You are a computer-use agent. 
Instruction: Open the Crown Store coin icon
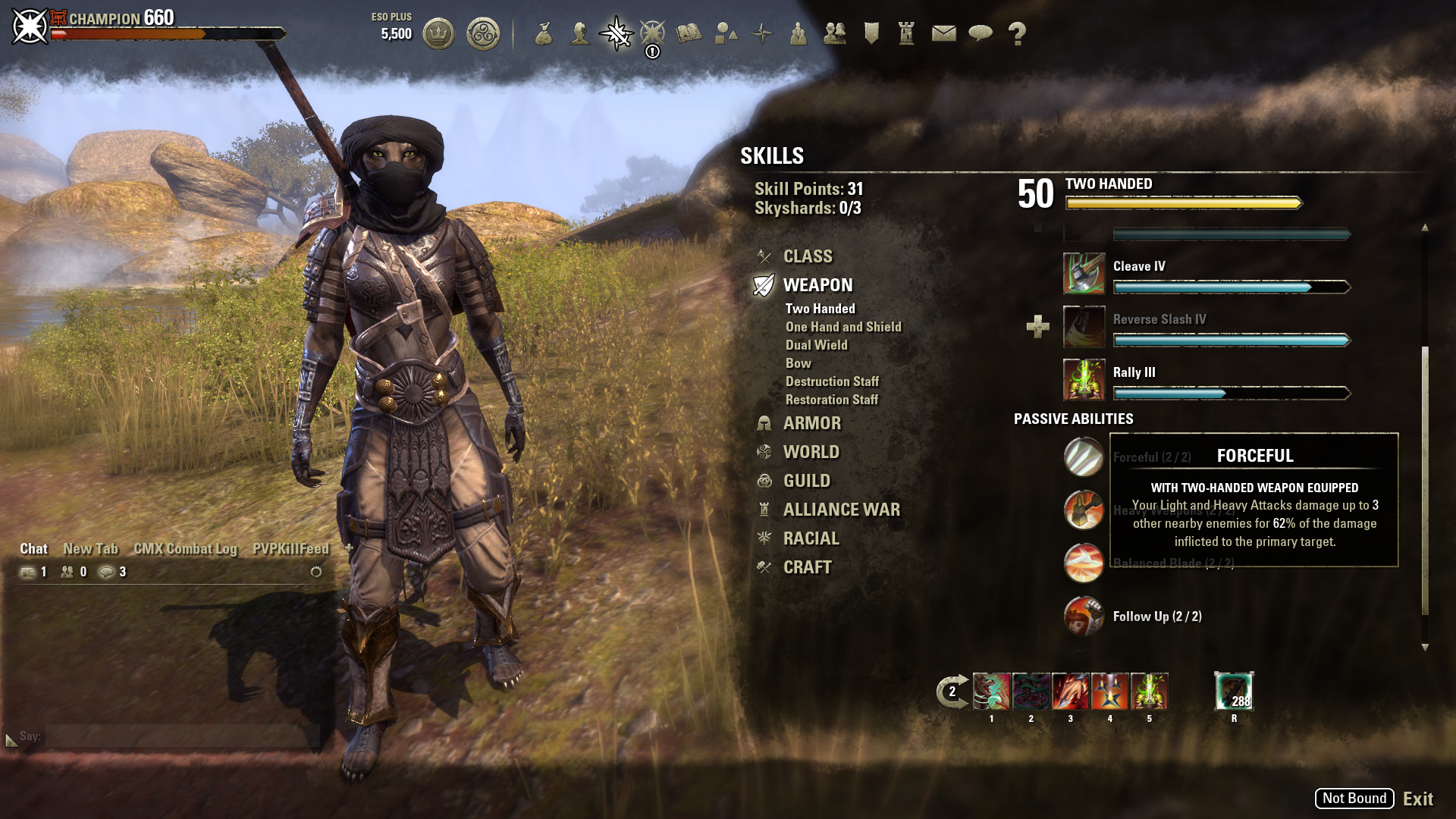[x=438, y=33]
